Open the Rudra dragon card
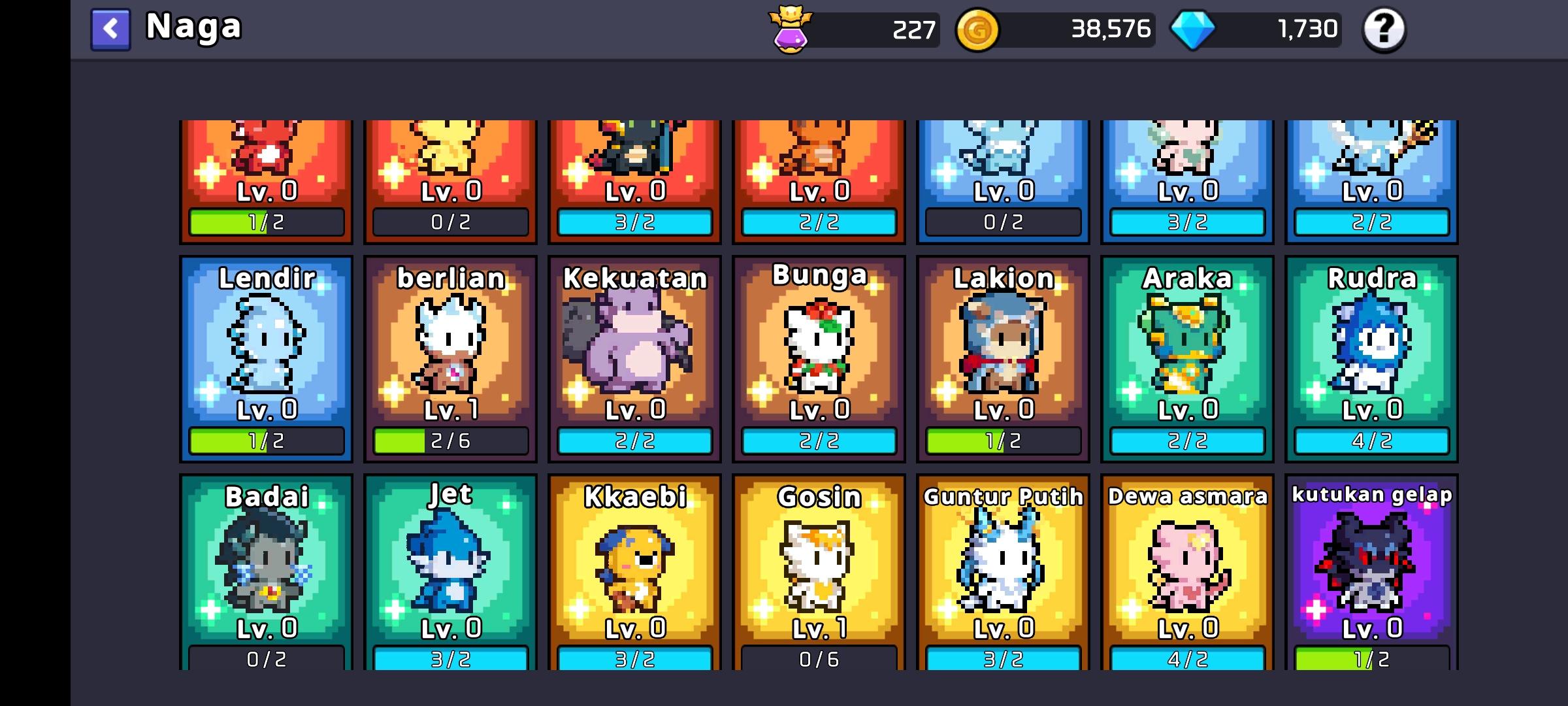 [1371, 356]
